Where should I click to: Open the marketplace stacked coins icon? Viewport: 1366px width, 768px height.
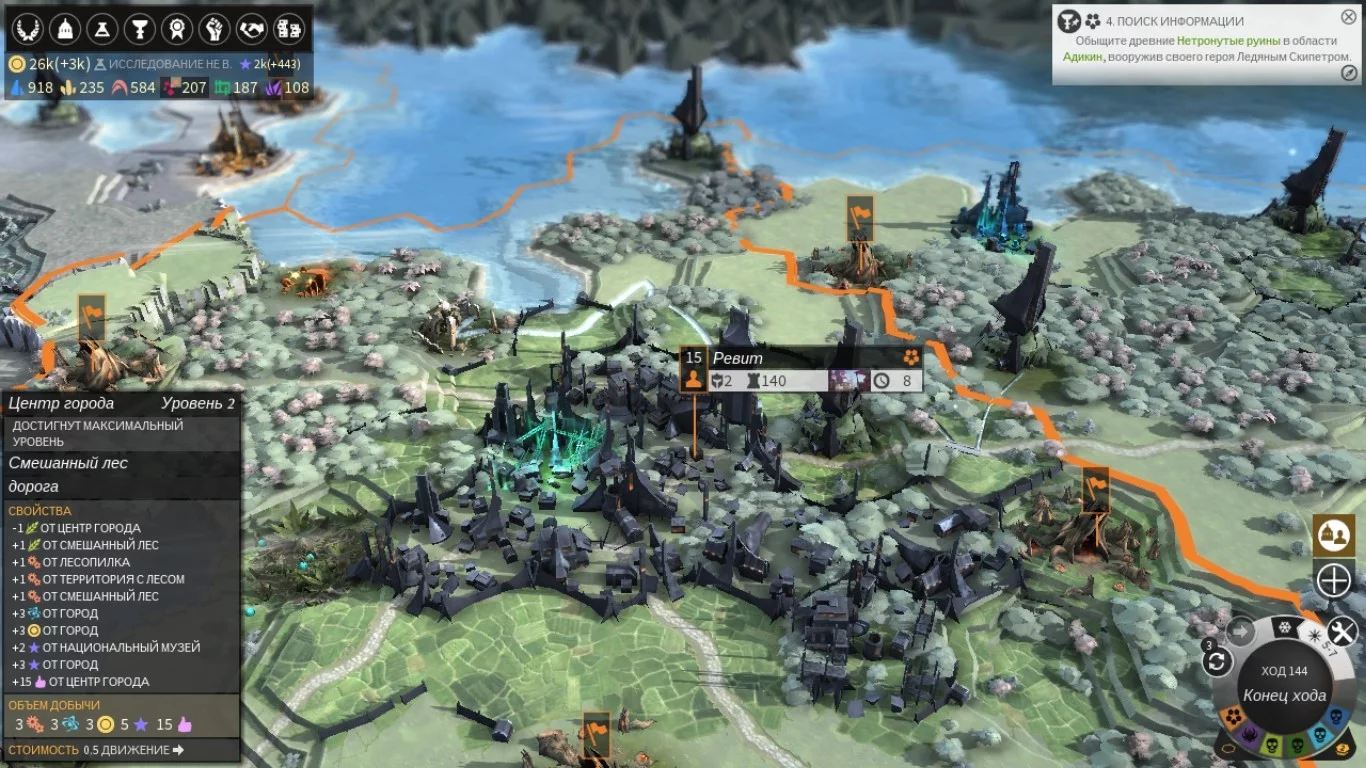click(x=288, y=29)
